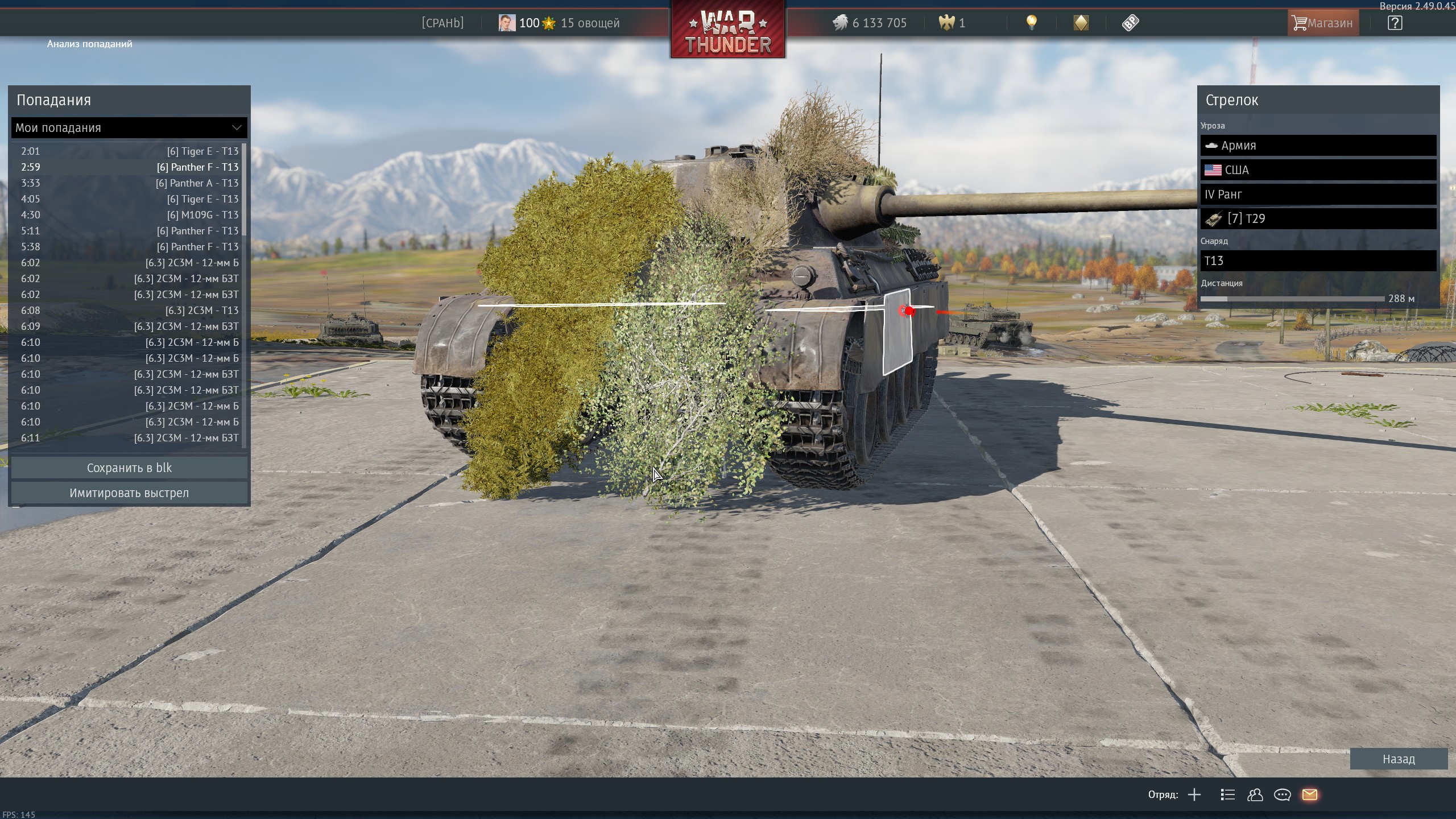The height and width of the screenshot is (819, 1456).
Task: Open the help question mark icon
Action: [x=1395, y=23]
